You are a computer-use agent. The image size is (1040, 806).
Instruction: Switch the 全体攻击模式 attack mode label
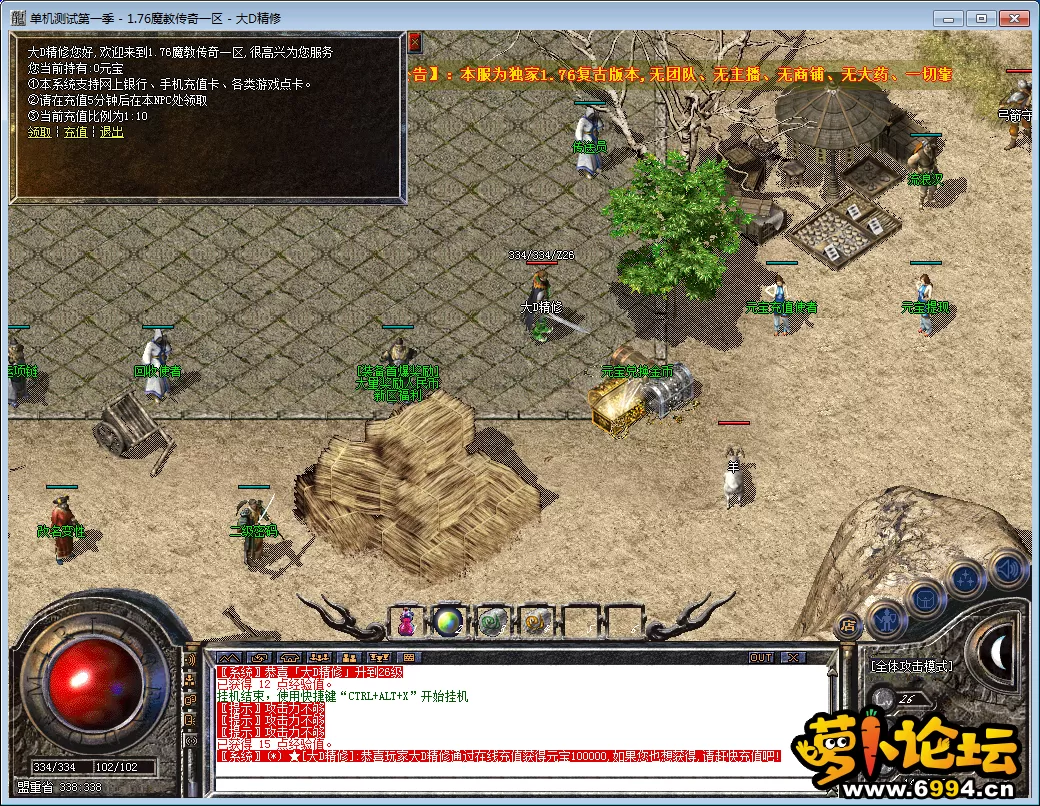pyautogui.click(x=911, y=666)
